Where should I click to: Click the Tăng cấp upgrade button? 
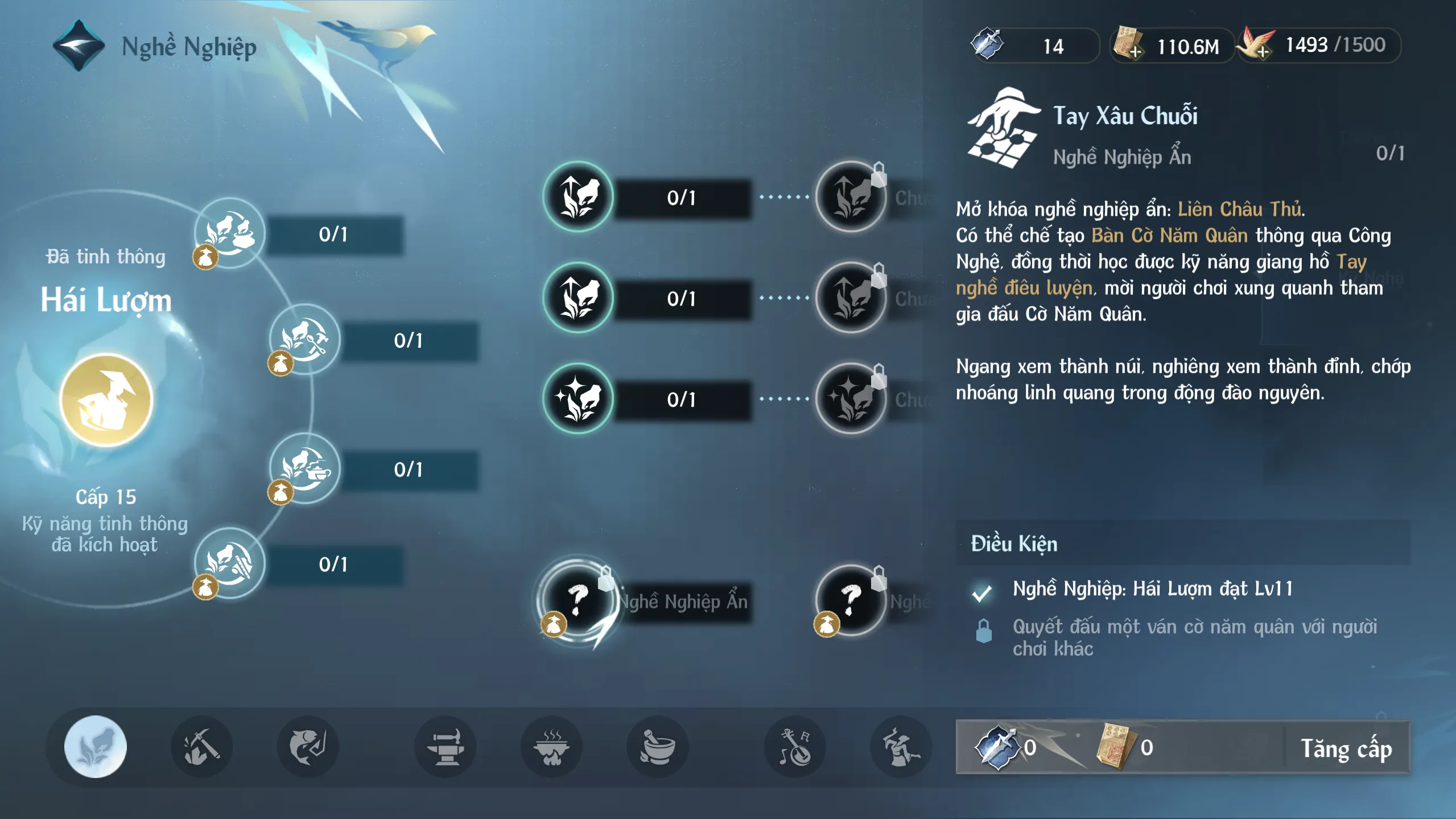tap(1346, 748)
